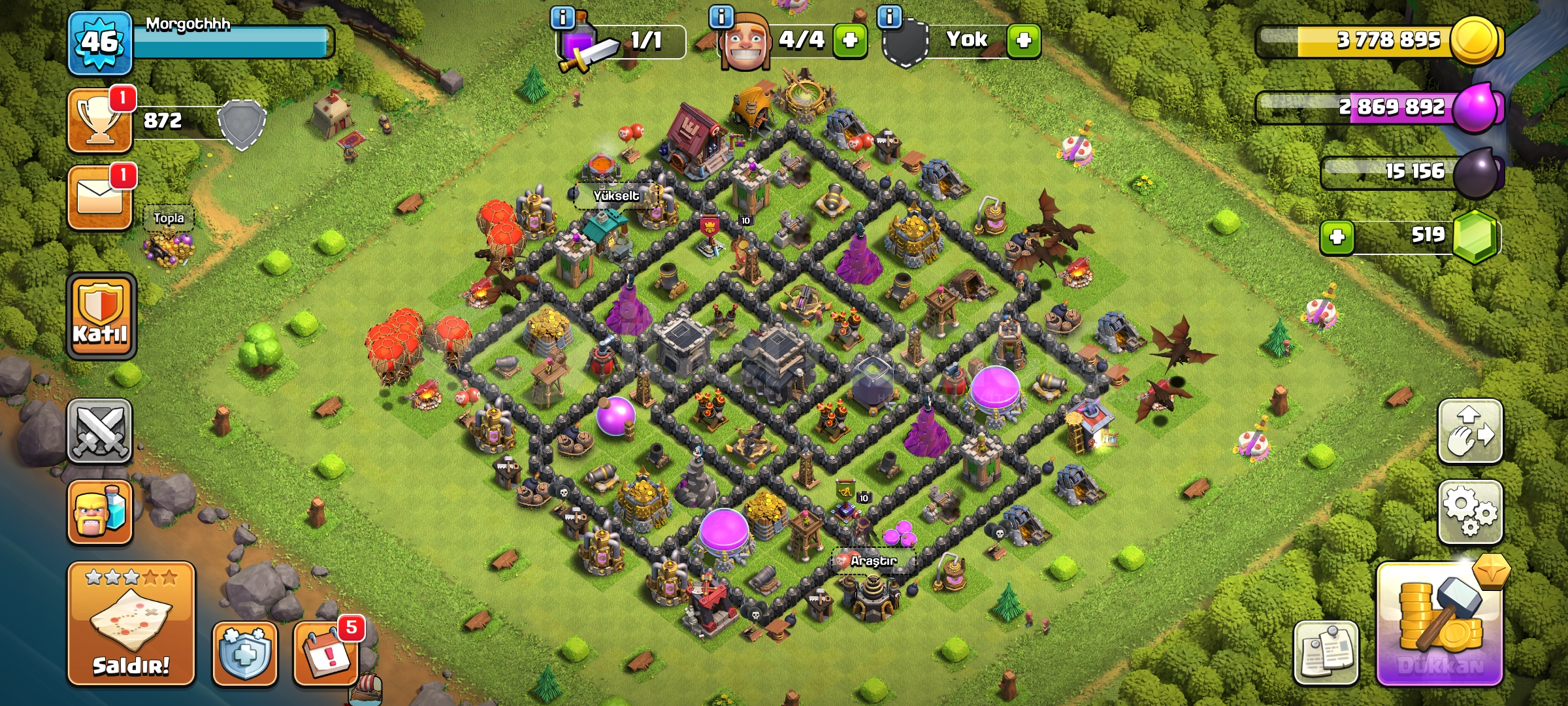Click the spell info circle above 1/1
Image resolution: width=1568 pixels, height=706 pixels.
(x=563, y=18)
